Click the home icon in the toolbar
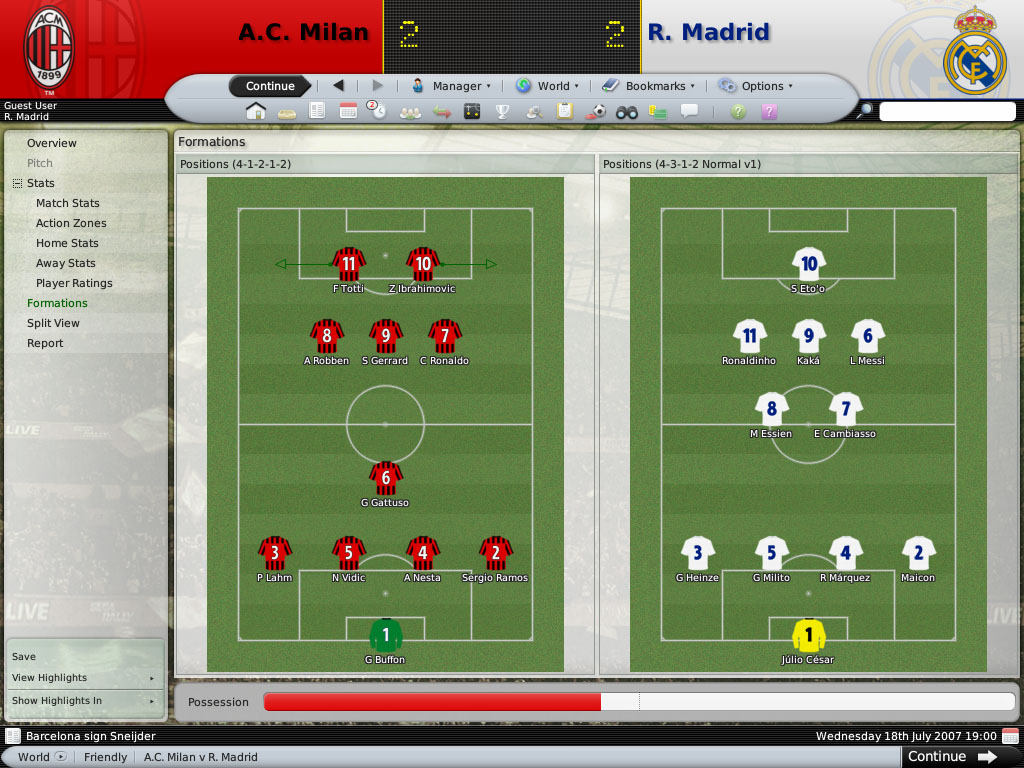Screen dimensions: 1024x768 256,111
